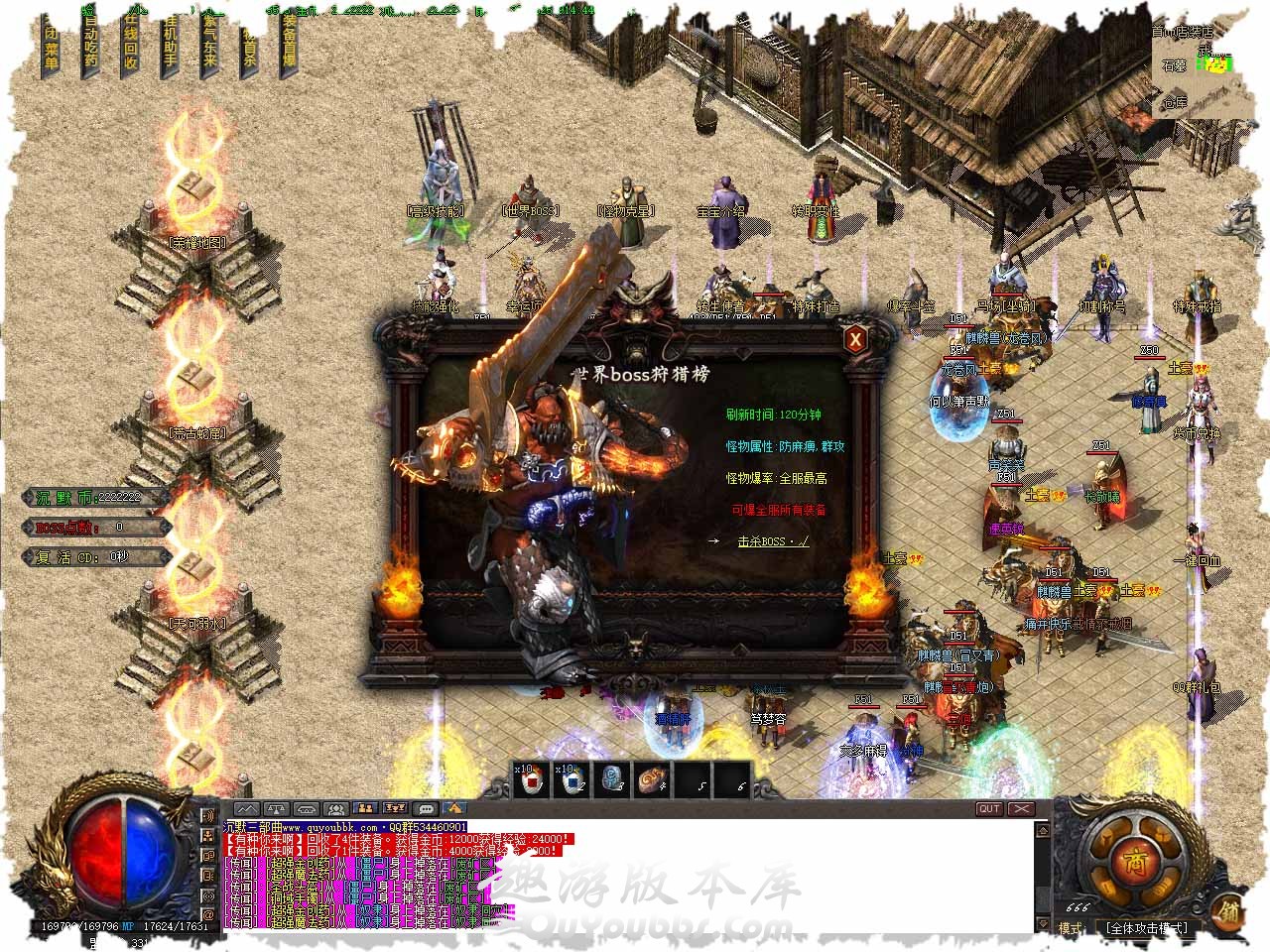Select the blue scroll in hotbar slot 3
The image size is (1270, 952).
612,779
